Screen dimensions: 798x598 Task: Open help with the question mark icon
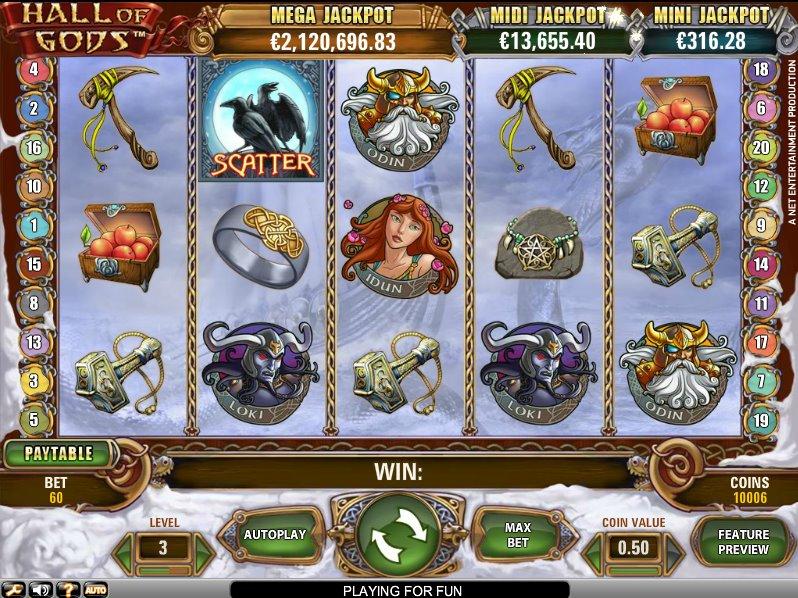point(69,589)
